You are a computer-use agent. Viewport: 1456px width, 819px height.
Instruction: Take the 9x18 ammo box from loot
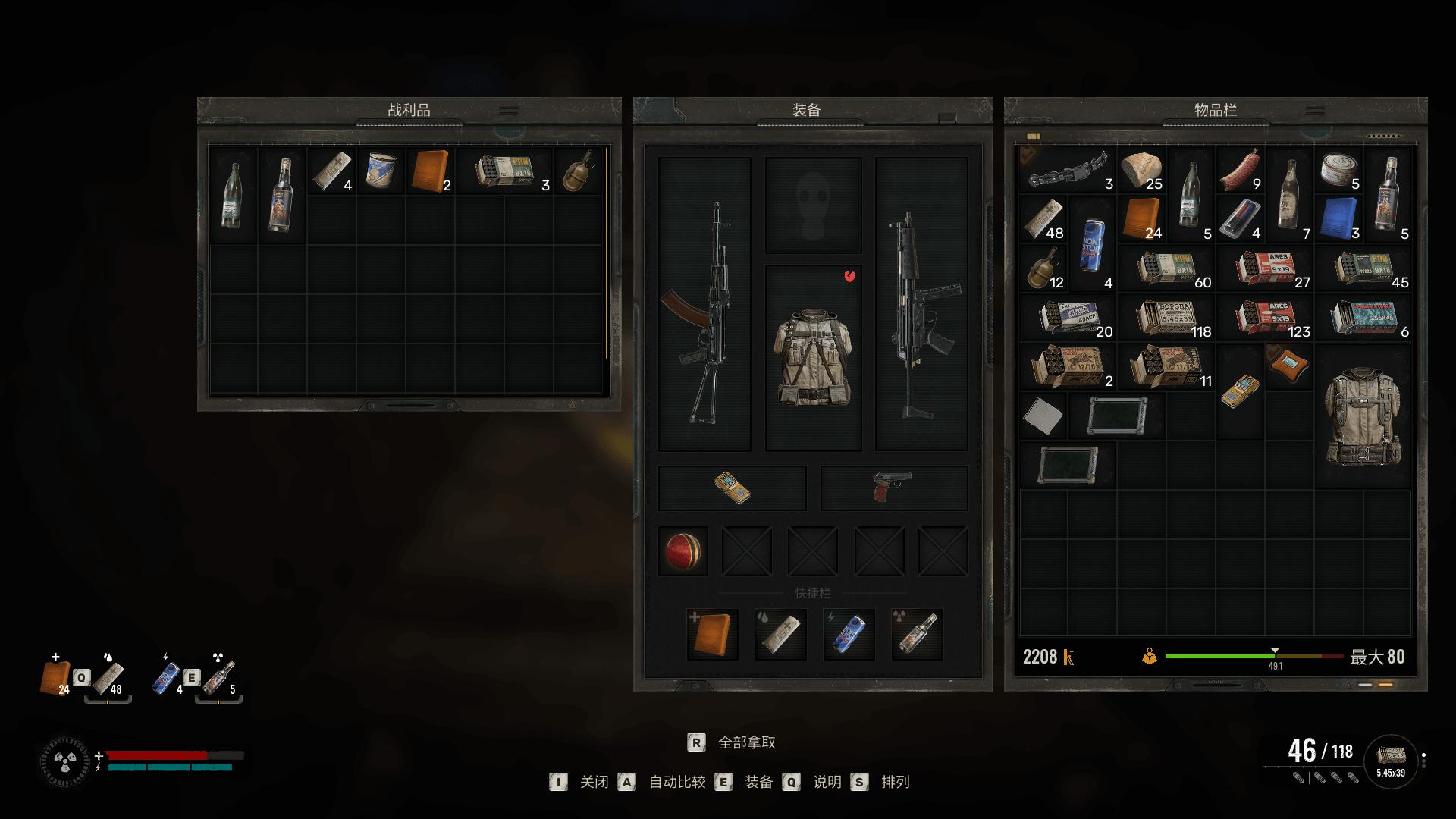[x=504, y=171]
